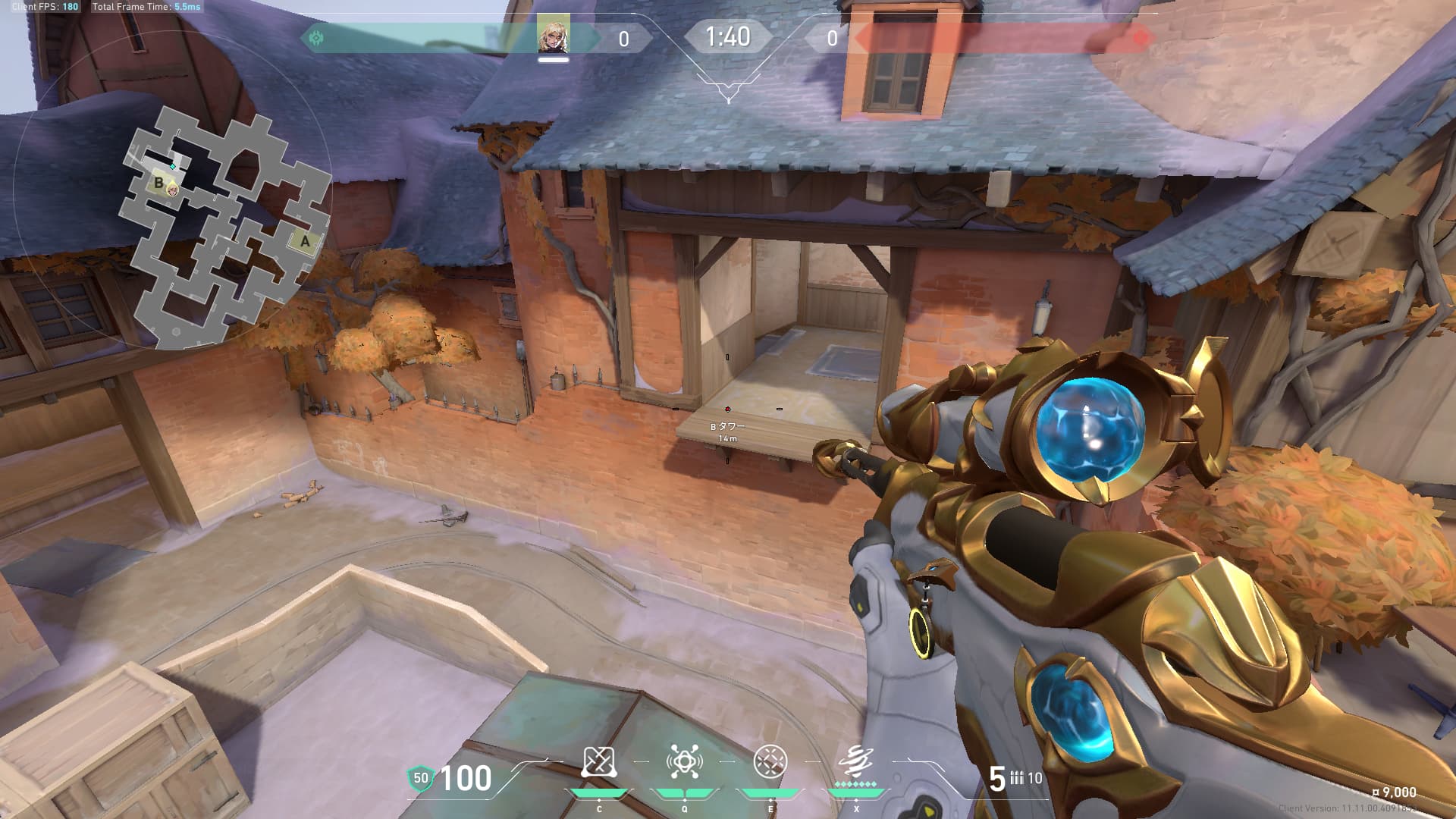This screenshot has width=1456, height=819.
Task: Select the A site marker on minimap
Action: [305, 241]
